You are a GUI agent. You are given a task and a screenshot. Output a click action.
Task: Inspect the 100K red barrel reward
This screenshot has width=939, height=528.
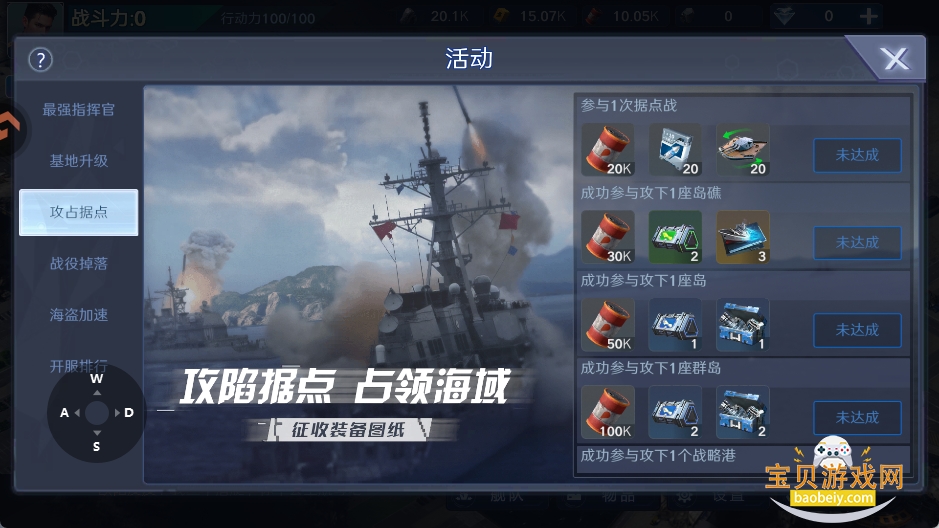tap(607, 412)
